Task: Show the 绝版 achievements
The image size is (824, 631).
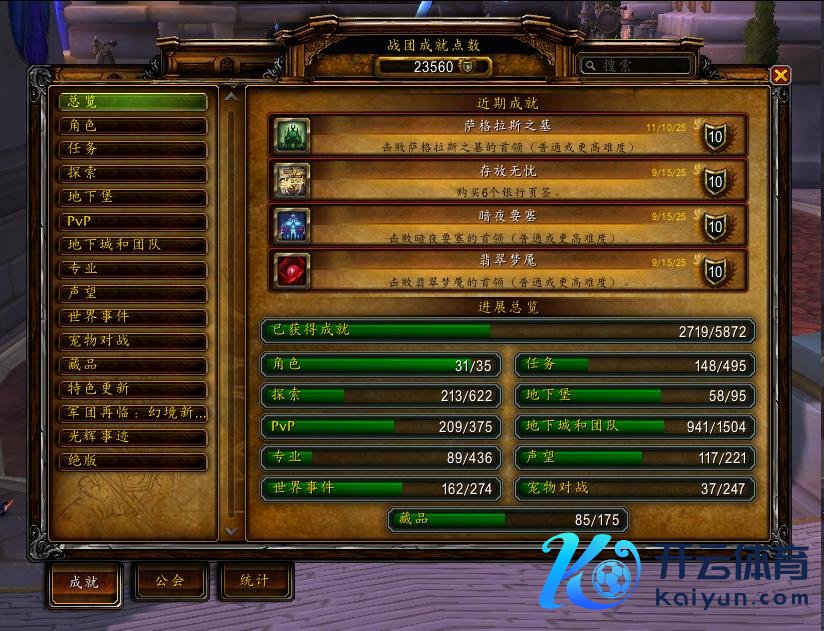Action: (x=132, y=462)
